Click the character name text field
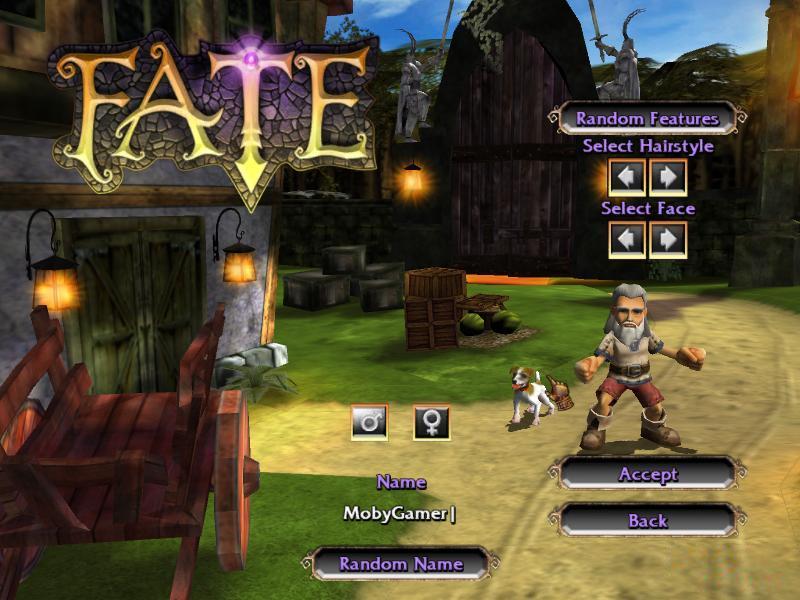This screenshot has width=800, height=600. coord(400,513)
